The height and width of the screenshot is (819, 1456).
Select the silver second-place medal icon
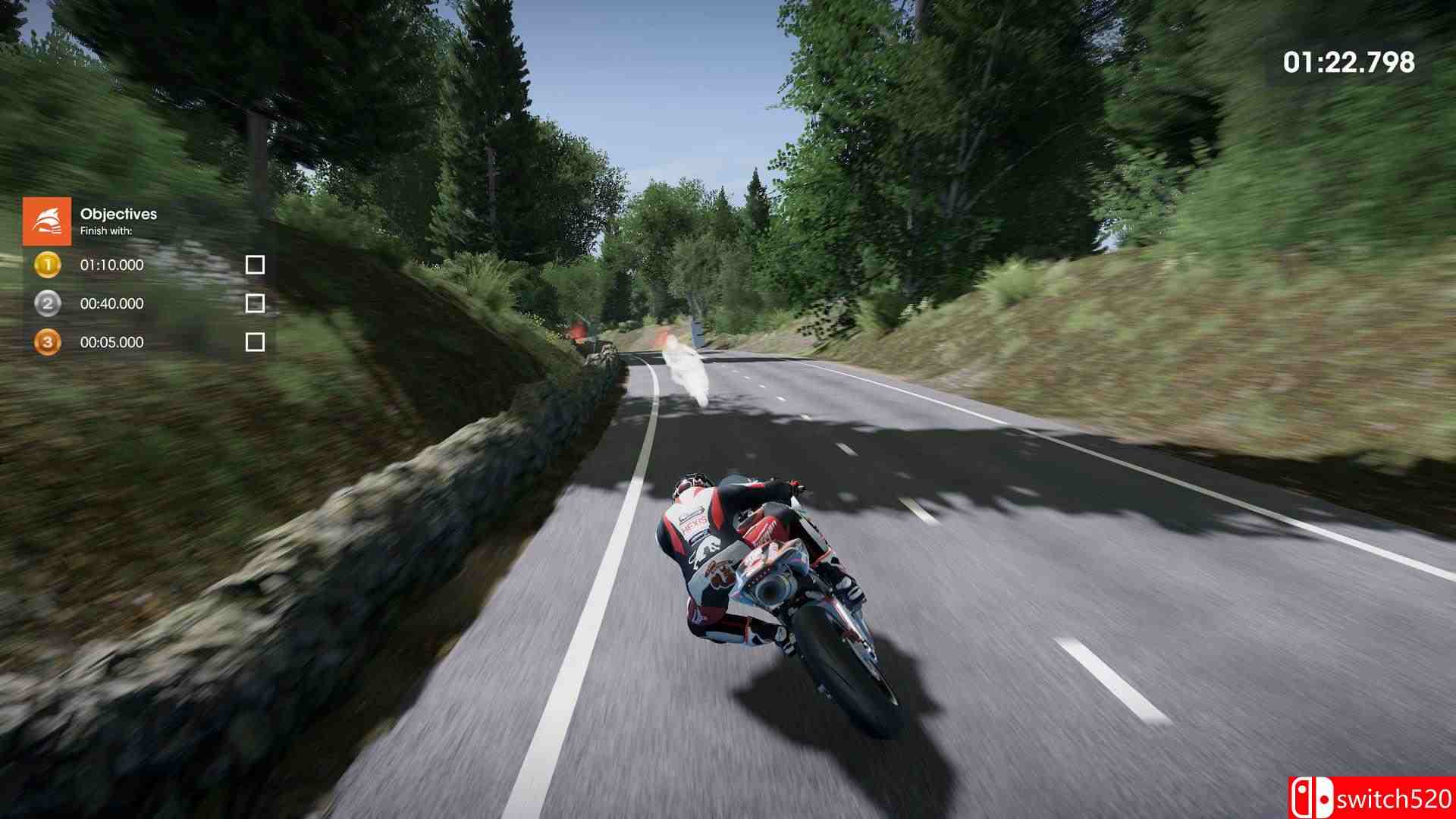pos(47,303)
